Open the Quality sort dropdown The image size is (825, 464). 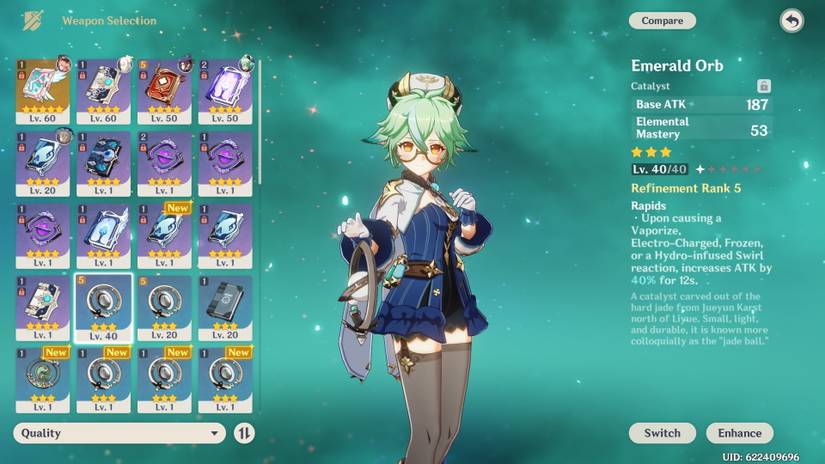118,433
